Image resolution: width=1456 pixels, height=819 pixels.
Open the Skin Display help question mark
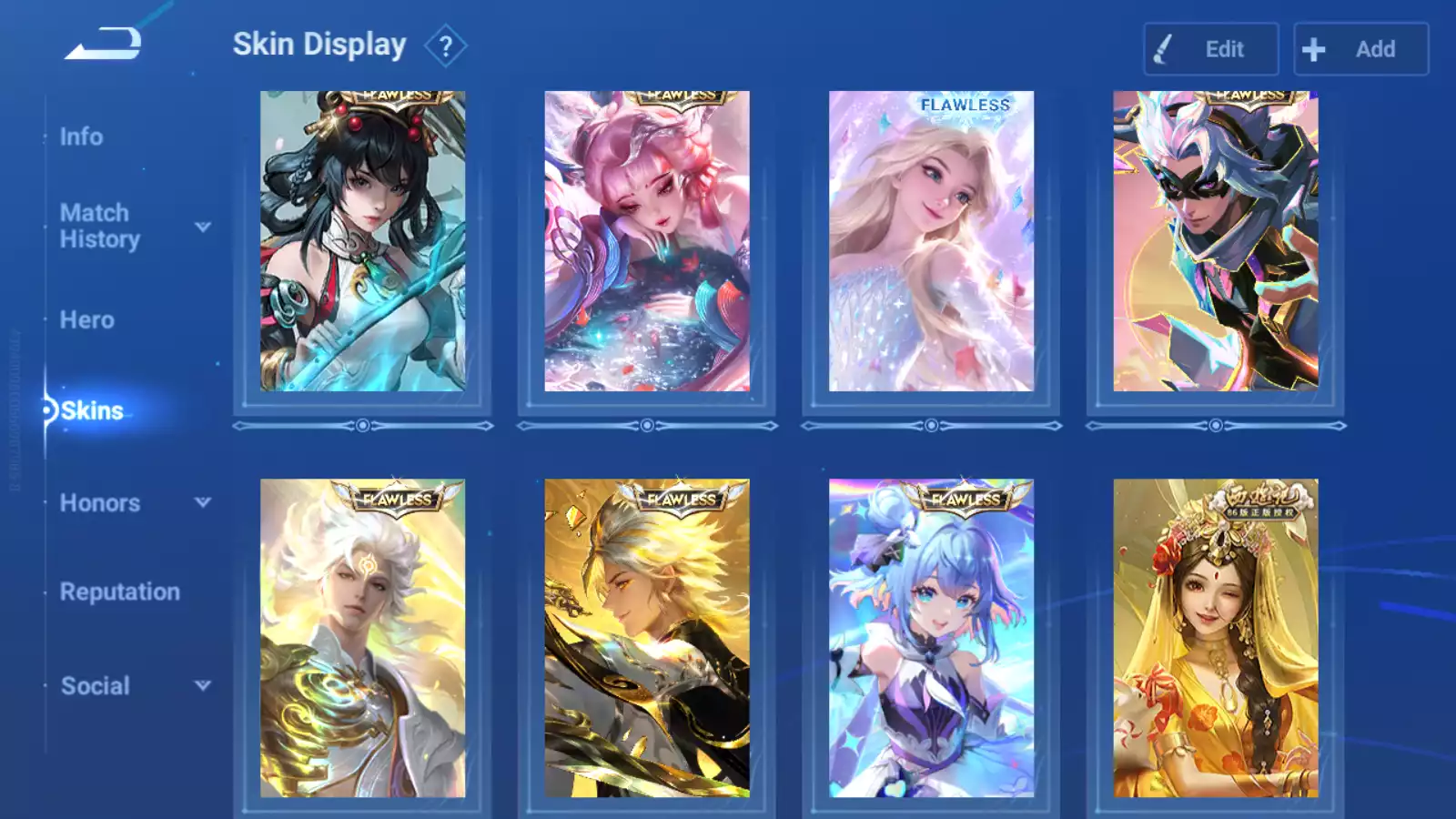445,46
